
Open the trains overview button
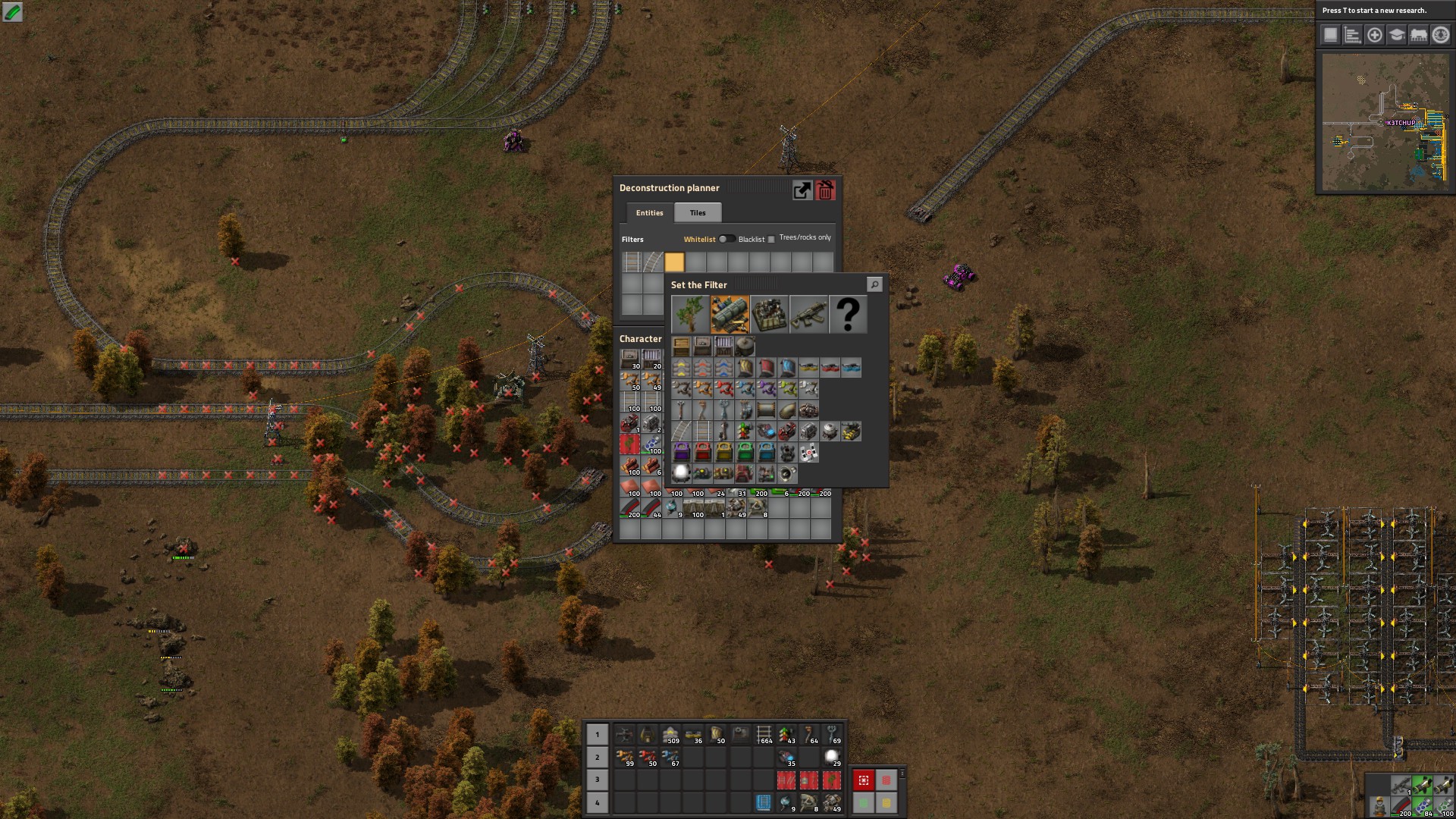tap(1419, 35)
